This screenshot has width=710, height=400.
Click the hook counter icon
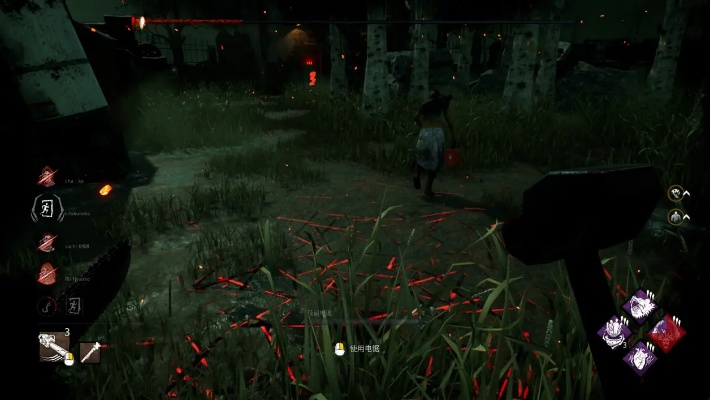click(x=46, y=306)
